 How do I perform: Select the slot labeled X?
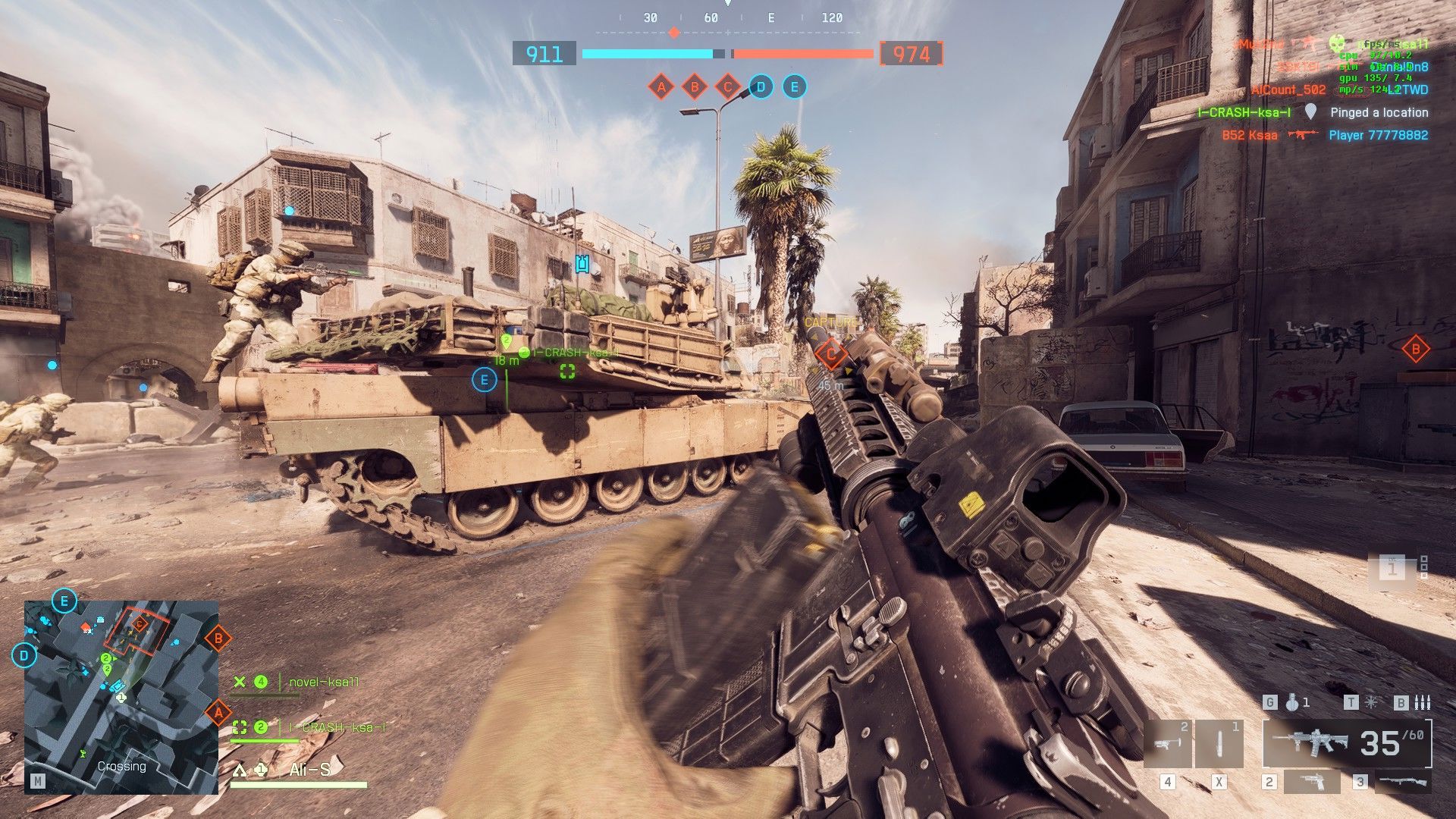point(1219,744)
